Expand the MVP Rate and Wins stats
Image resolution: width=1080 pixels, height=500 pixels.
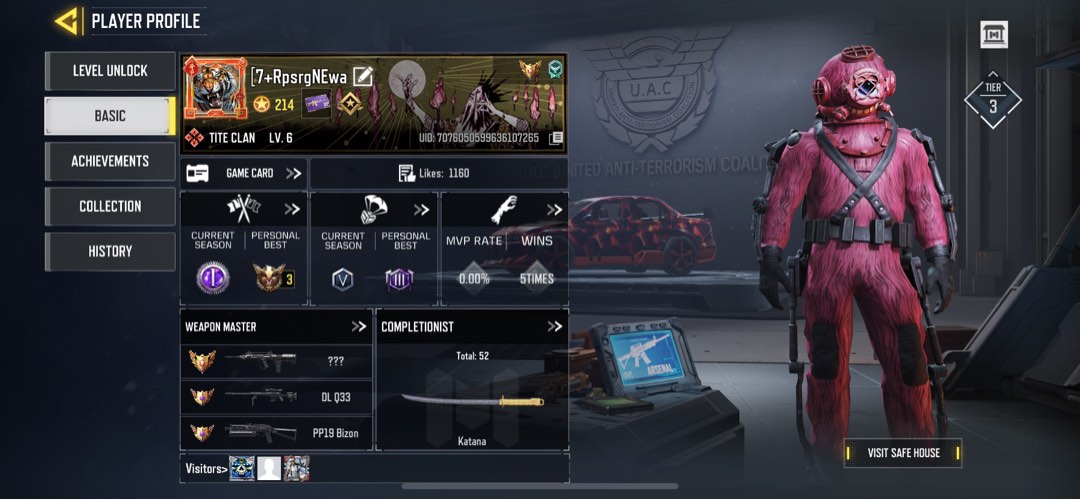tap(555, 210)
